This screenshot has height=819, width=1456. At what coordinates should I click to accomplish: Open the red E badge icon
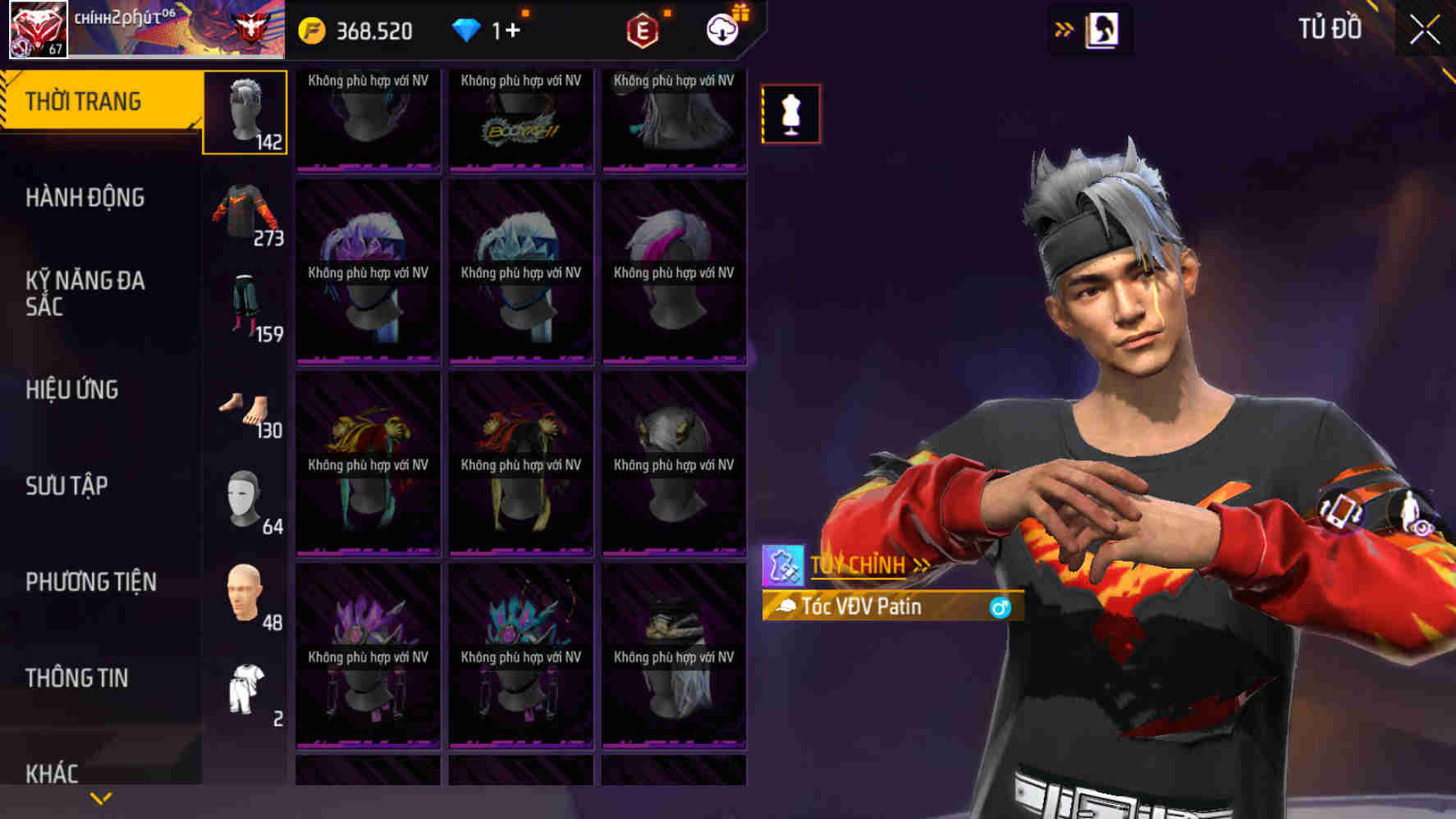coord(643,30)
